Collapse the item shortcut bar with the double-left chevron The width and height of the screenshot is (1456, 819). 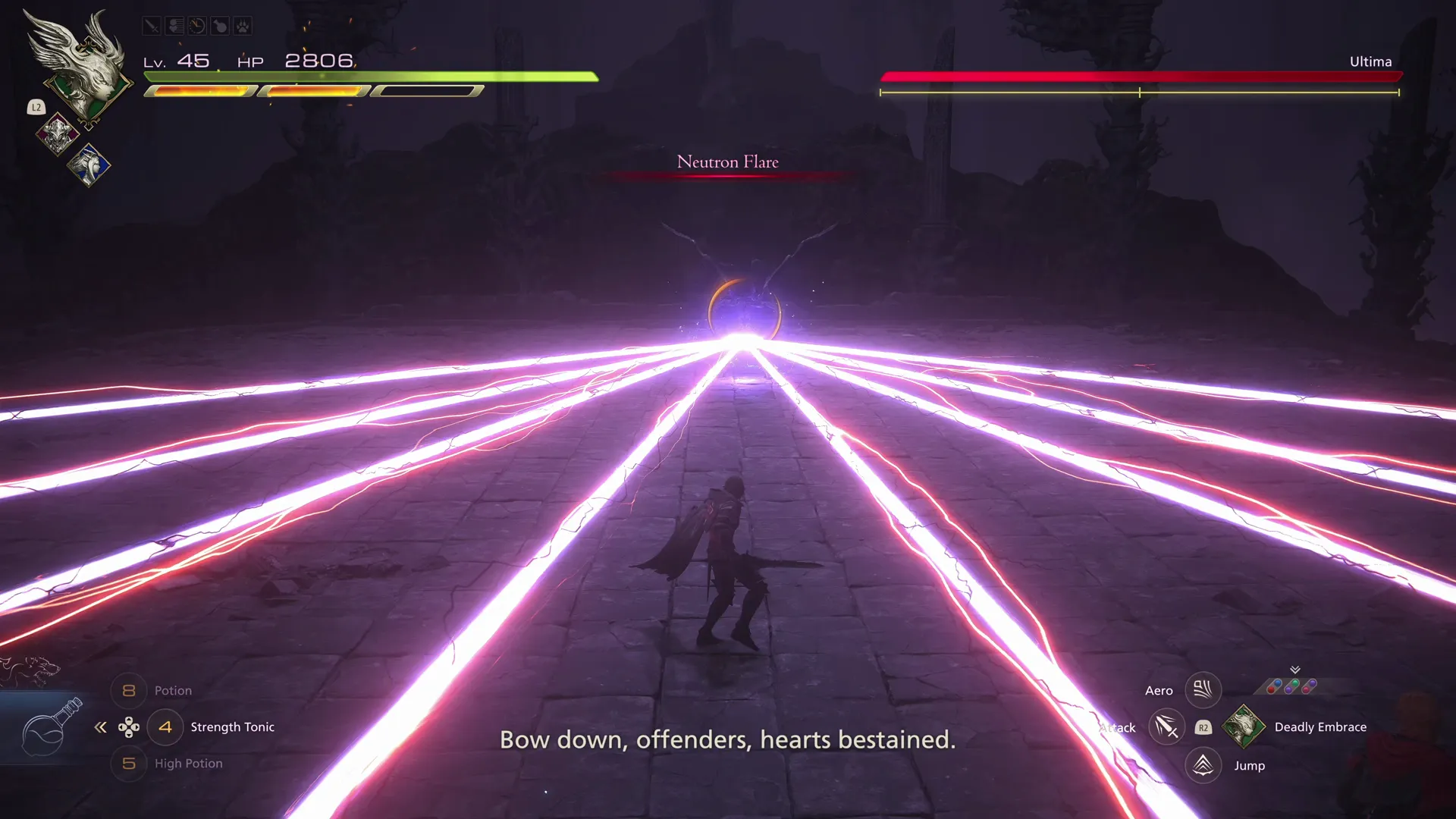tap(100, 727)
